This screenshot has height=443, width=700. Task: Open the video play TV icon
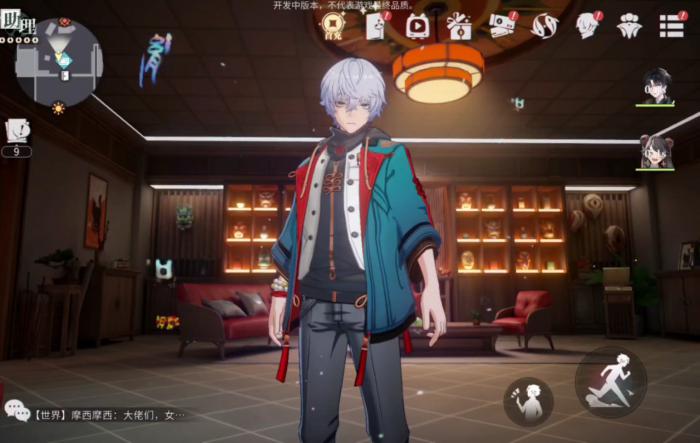(x=418, y=26)
